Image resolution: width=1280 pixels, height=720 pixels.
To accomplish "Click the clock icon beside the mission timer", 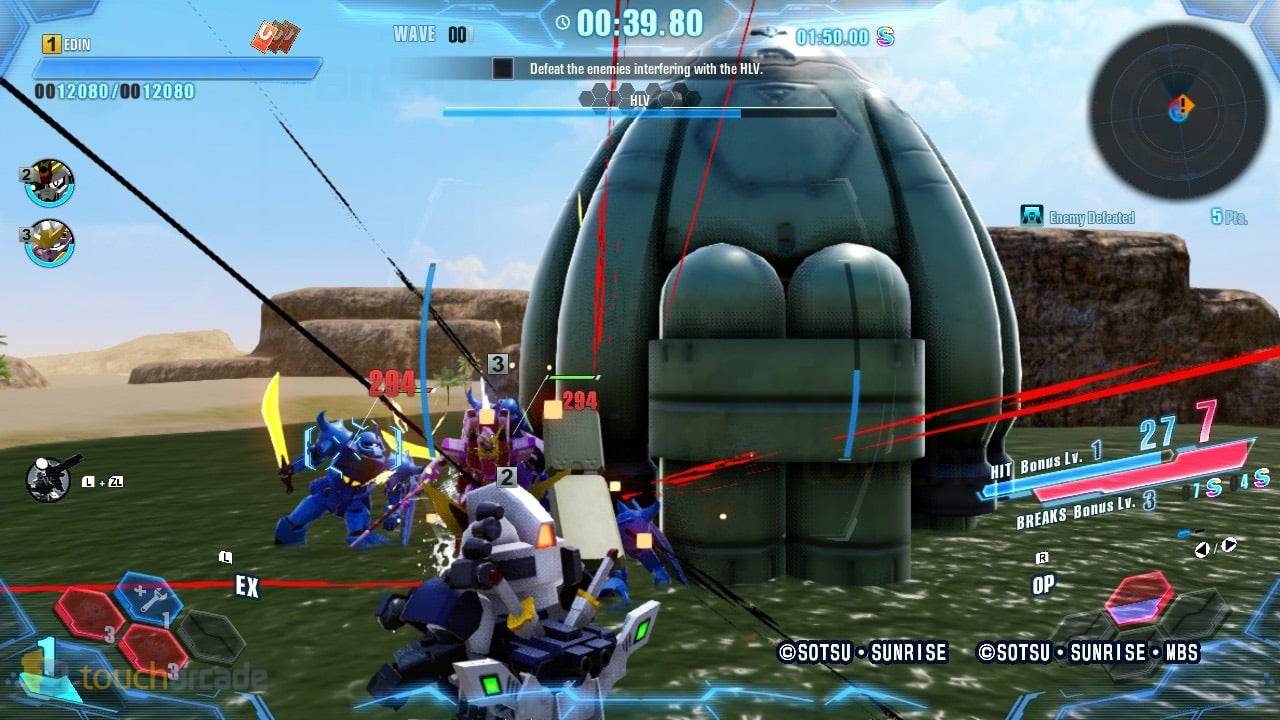I will click(561, 25).
